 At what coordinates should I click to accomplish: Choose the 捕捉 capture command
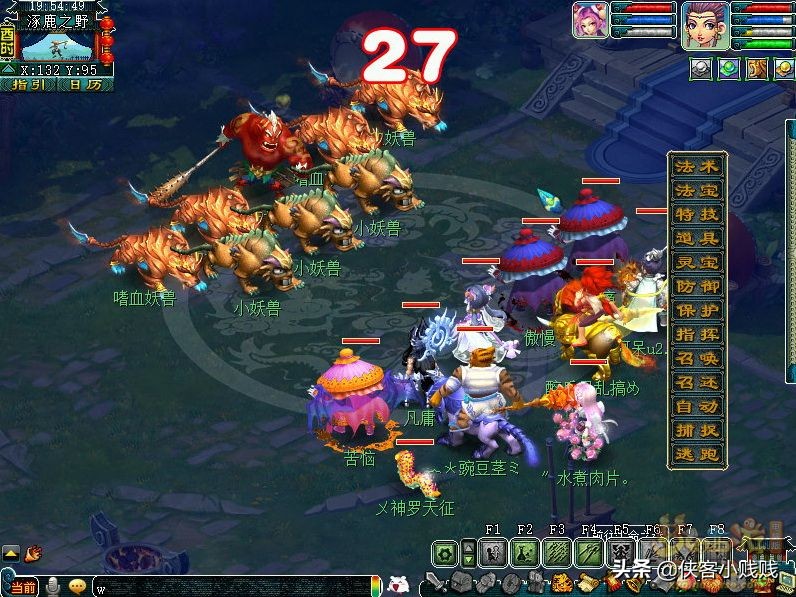click(697, 431)
